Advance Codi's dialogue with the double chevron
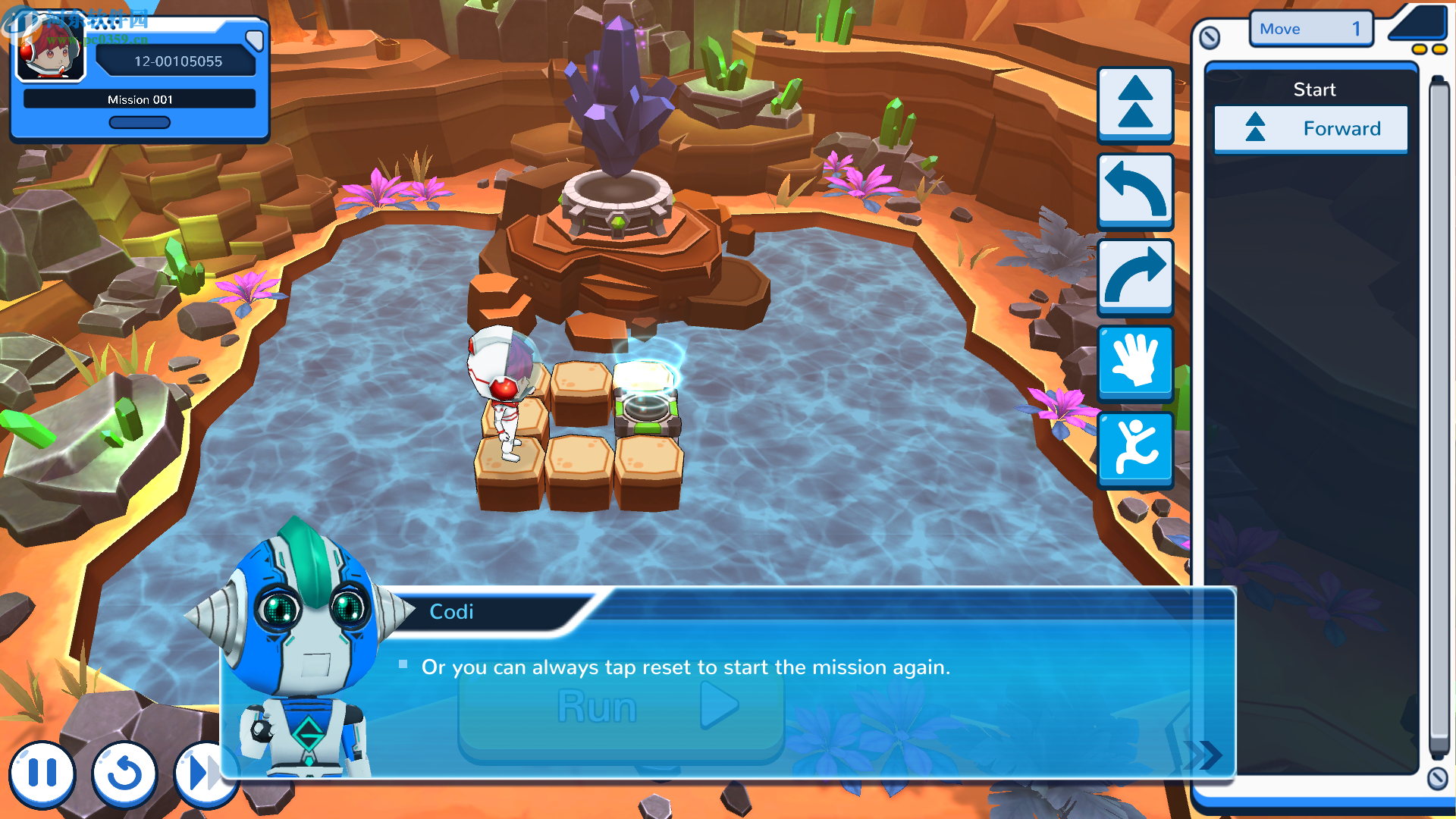This screenshot has height=819, width=1456. tap(1204, 754)
